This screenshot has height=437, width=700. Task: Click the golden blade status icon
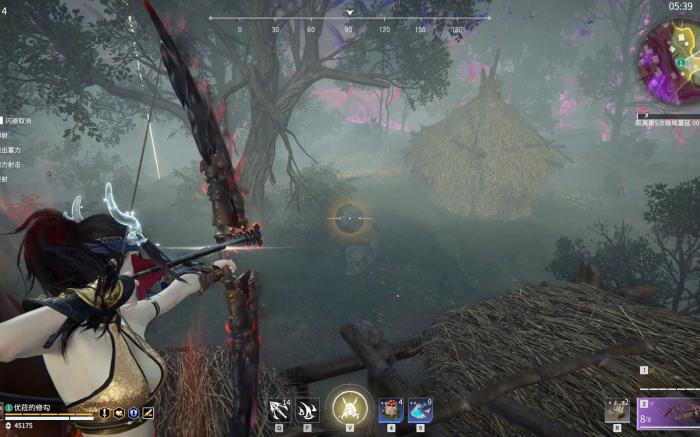[x=148, y=413]
